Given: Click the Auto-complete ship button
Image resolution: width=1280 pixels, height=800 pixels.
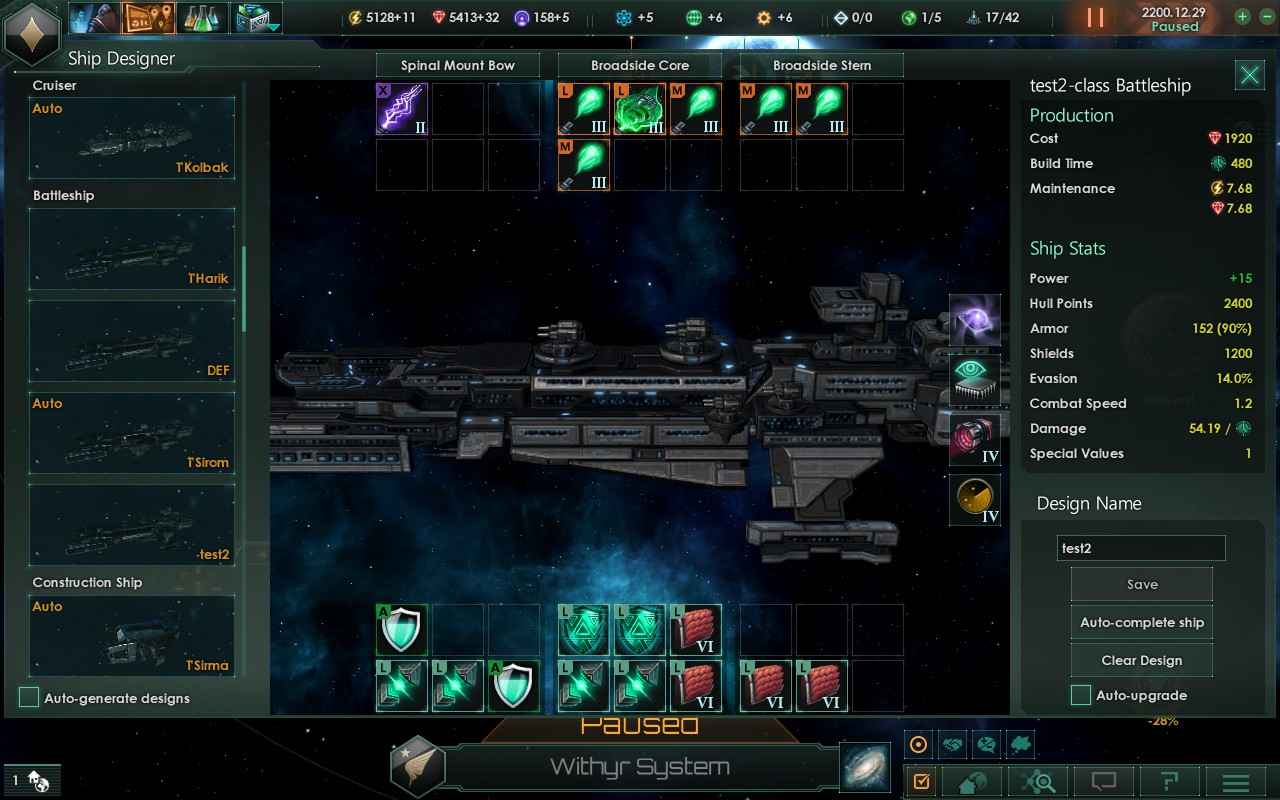Looking at the screenshot, I should (x=1141, y=622).
